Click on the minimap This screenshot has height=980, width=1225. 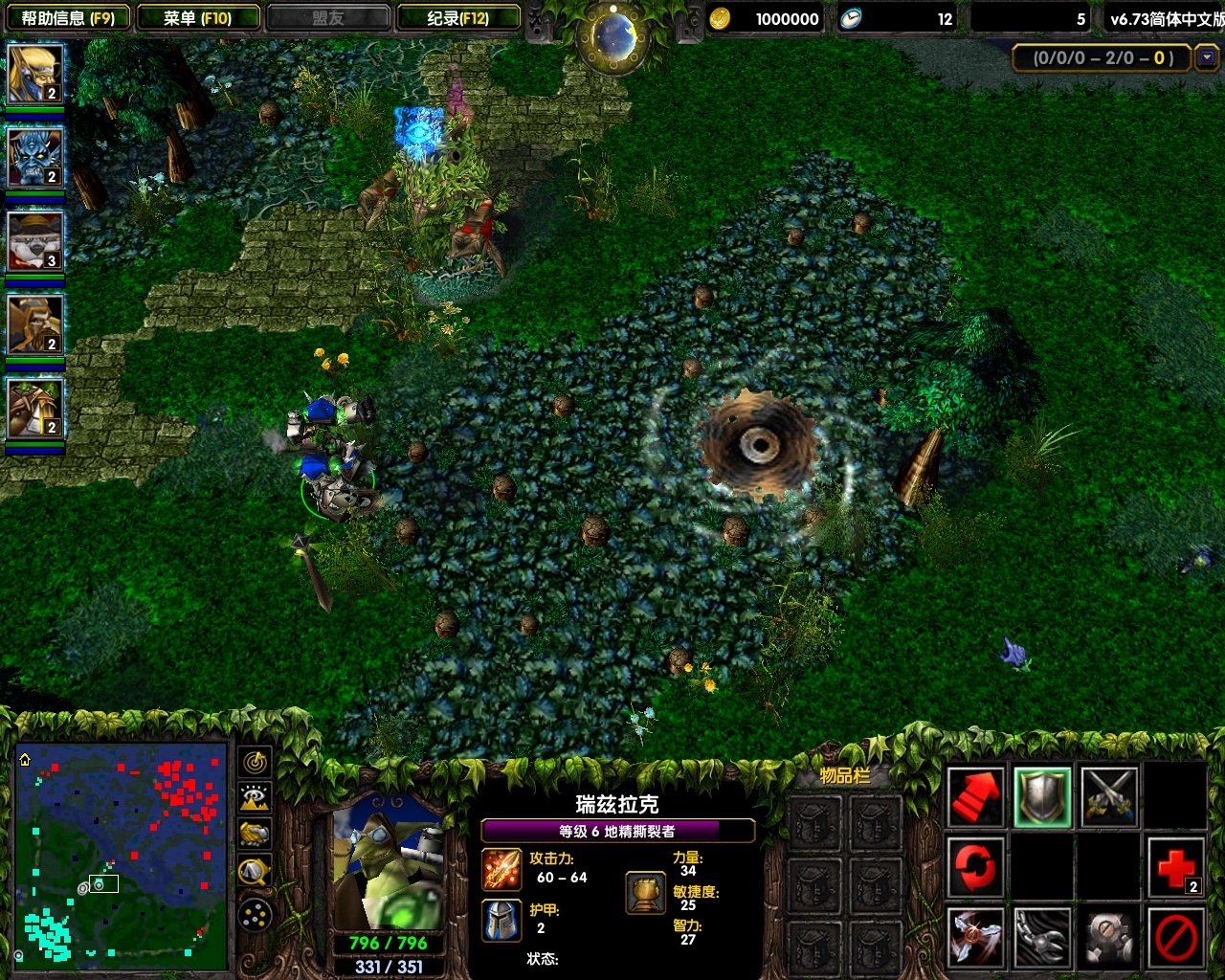[122, 855]
